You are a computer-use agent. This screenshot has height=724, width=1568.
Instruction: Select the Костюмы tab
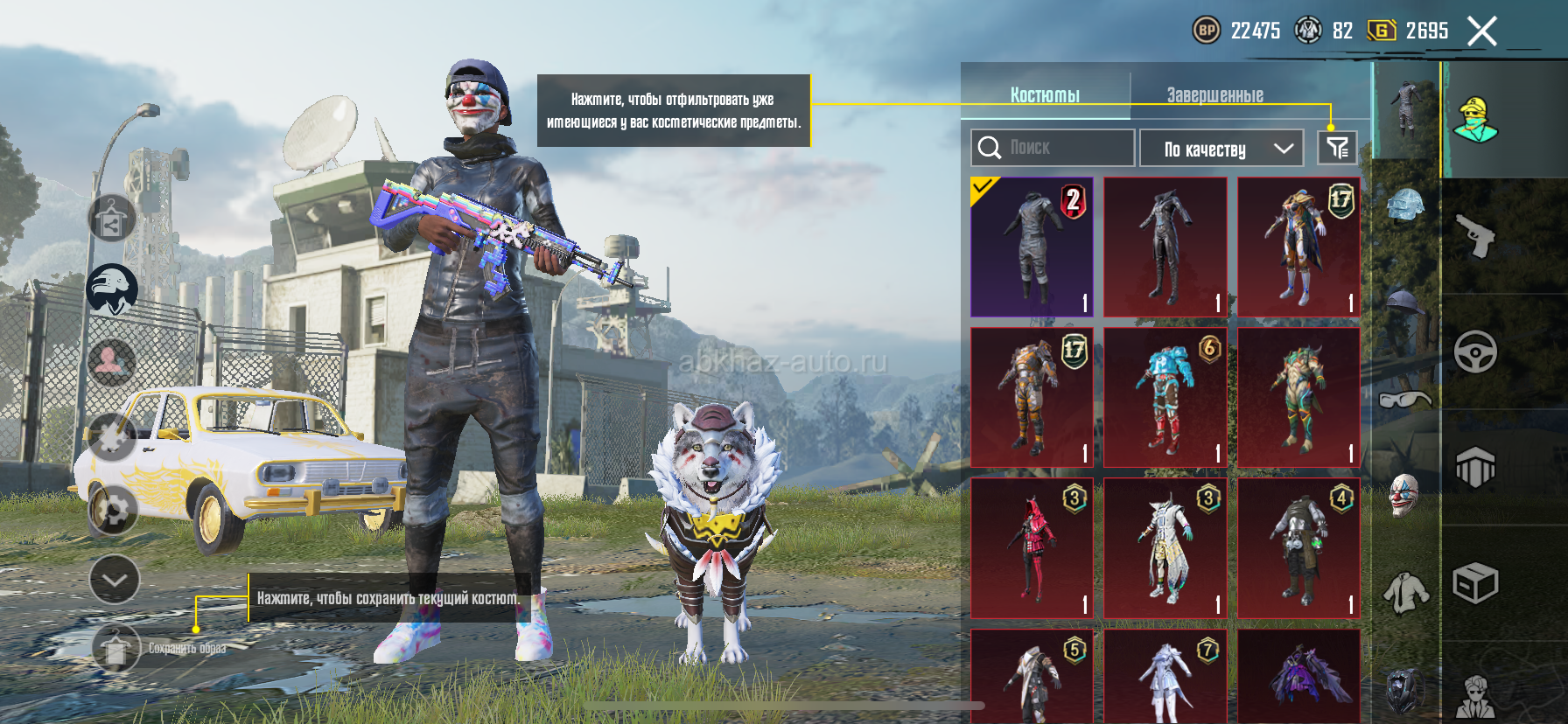click(1045, 94)
